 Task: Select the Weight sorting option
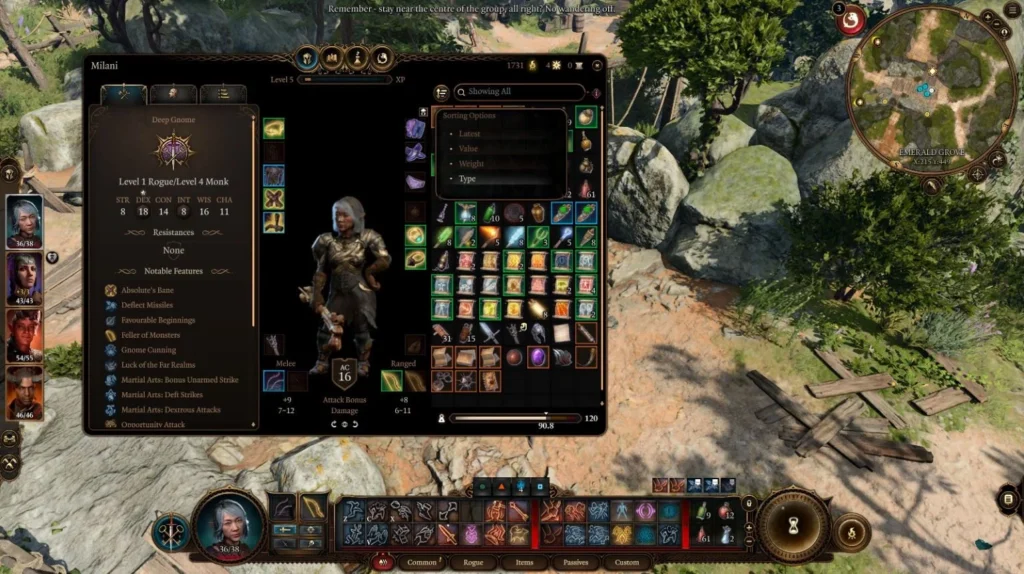click(x=470, y=163)
